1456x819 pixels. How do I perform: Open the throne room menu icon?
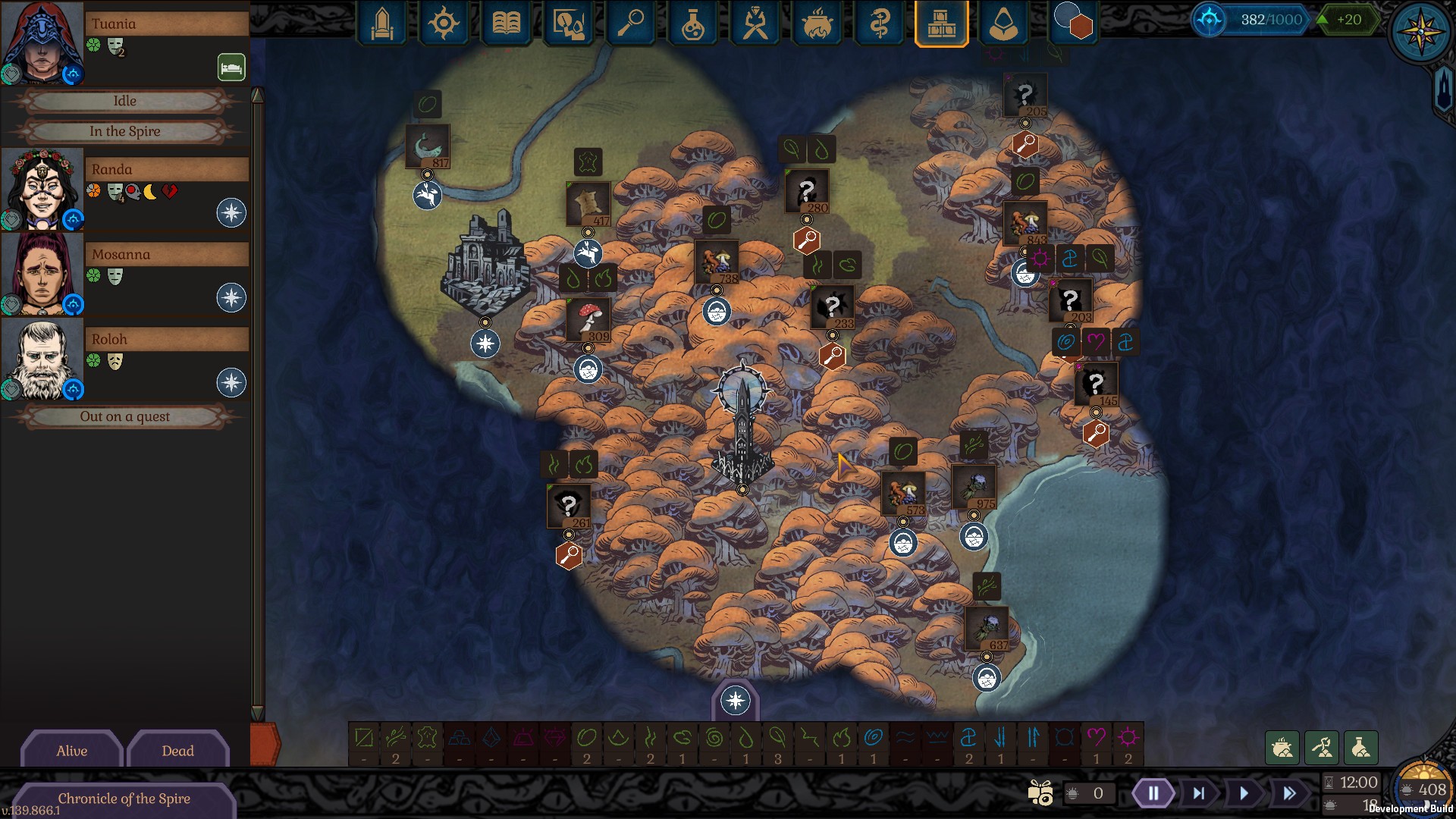pyautogui.click(x=381, y=24)
